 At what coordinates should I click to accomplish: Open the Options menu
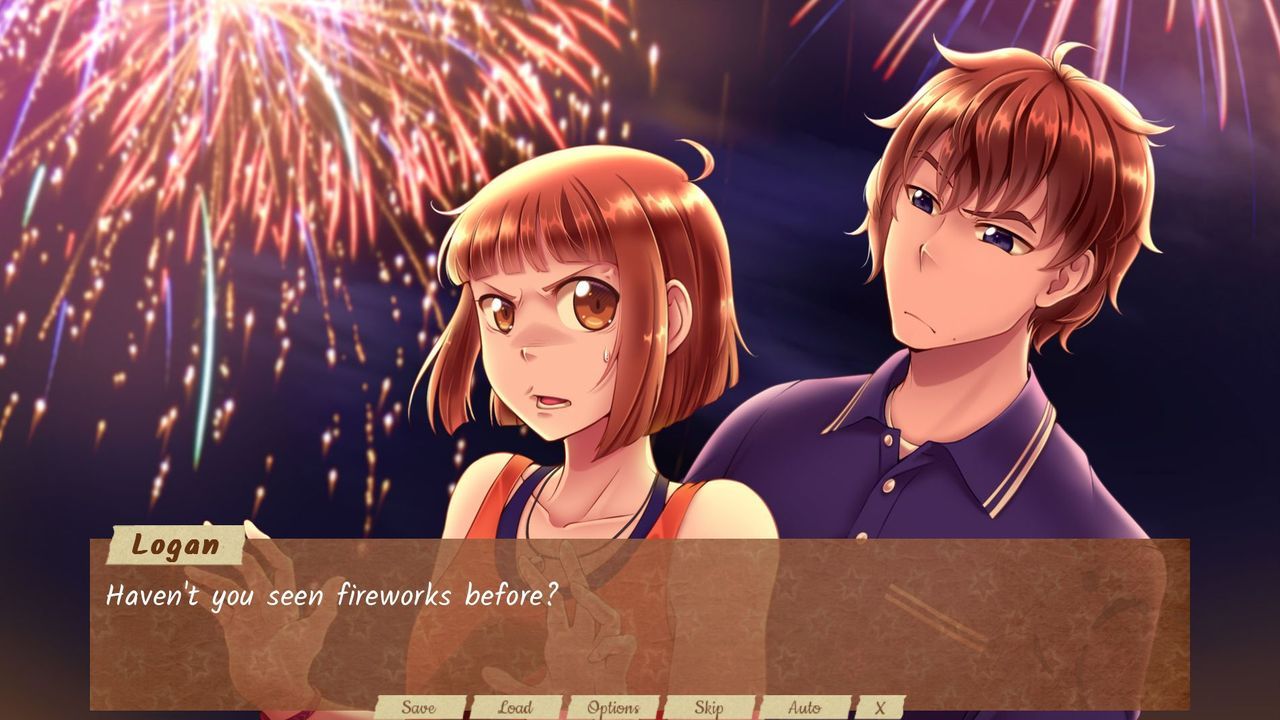coord(614,705)
